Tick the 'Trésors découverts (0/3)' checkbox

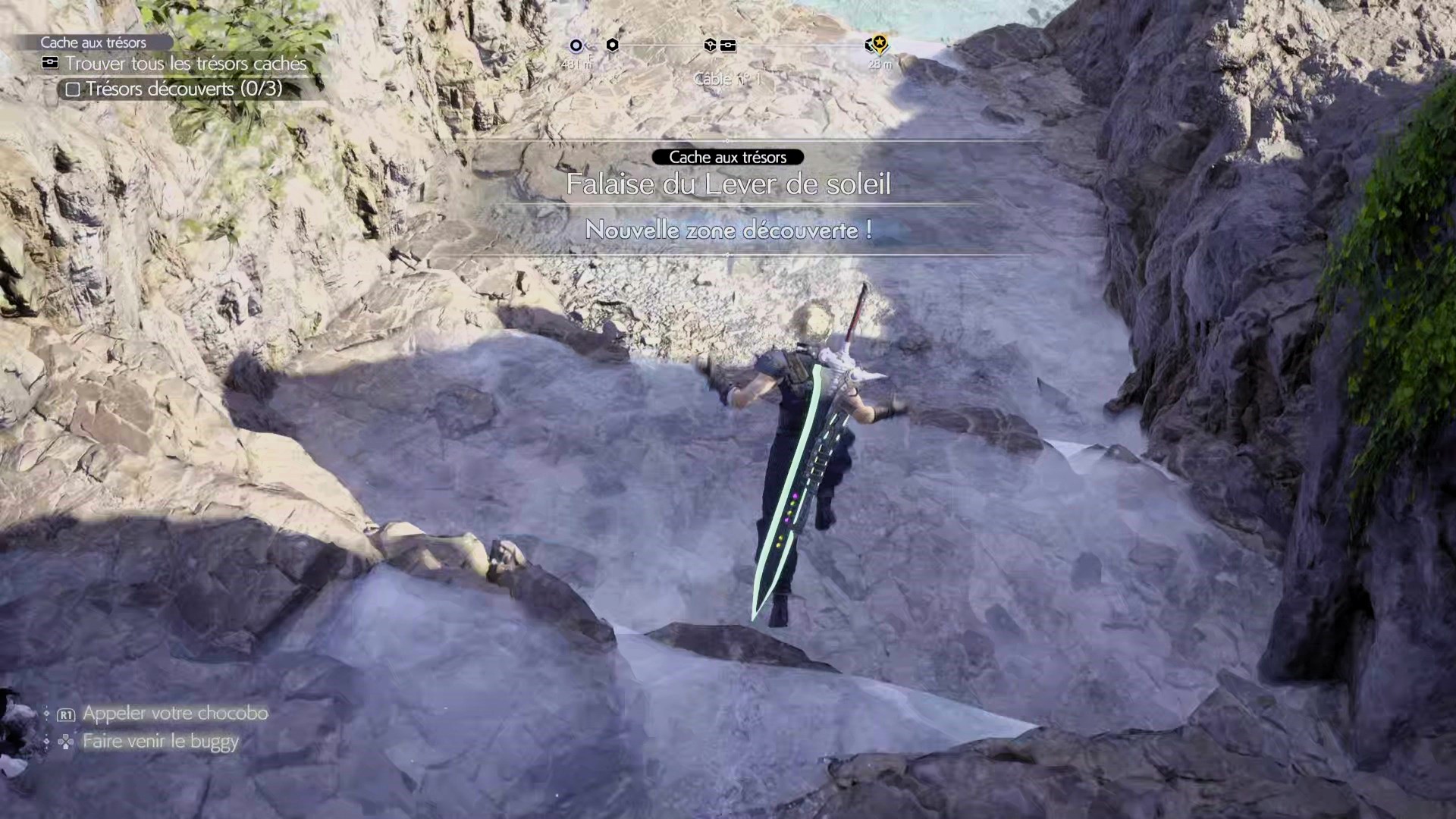73,89
